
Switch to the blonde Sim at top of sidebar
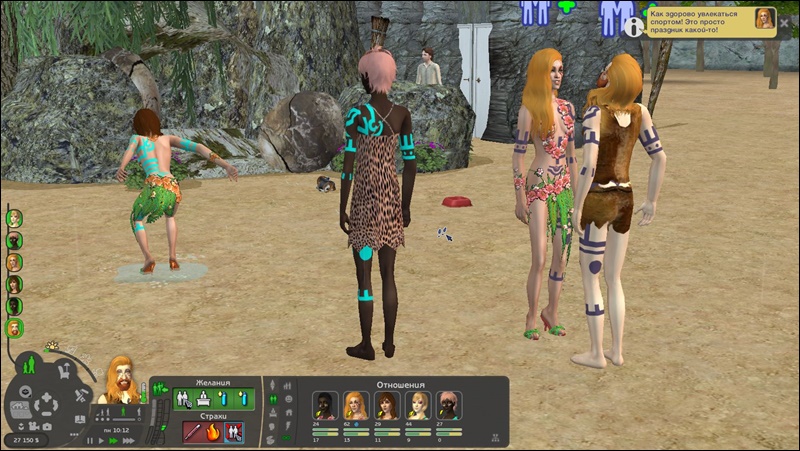15,218
